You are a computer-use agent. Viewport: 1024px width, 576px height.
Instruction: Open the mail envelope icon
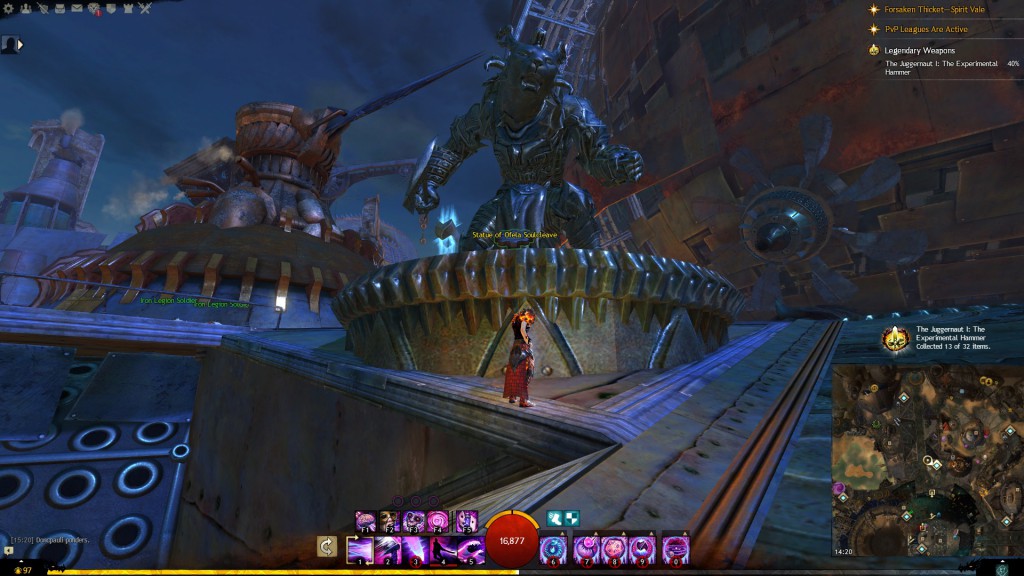(77, 8)
